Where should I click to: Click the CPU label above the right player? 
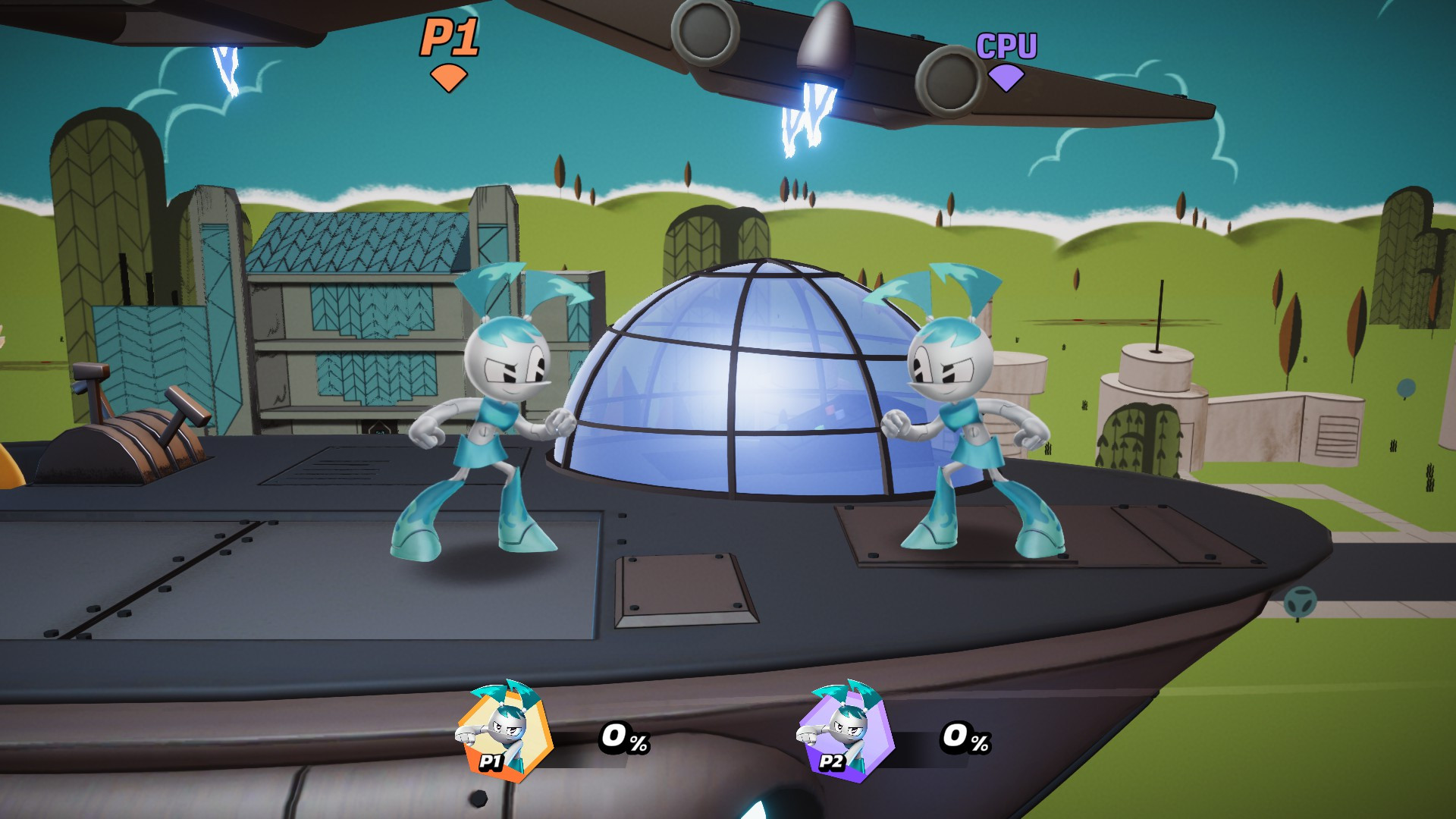click(x=1006, y=45)
